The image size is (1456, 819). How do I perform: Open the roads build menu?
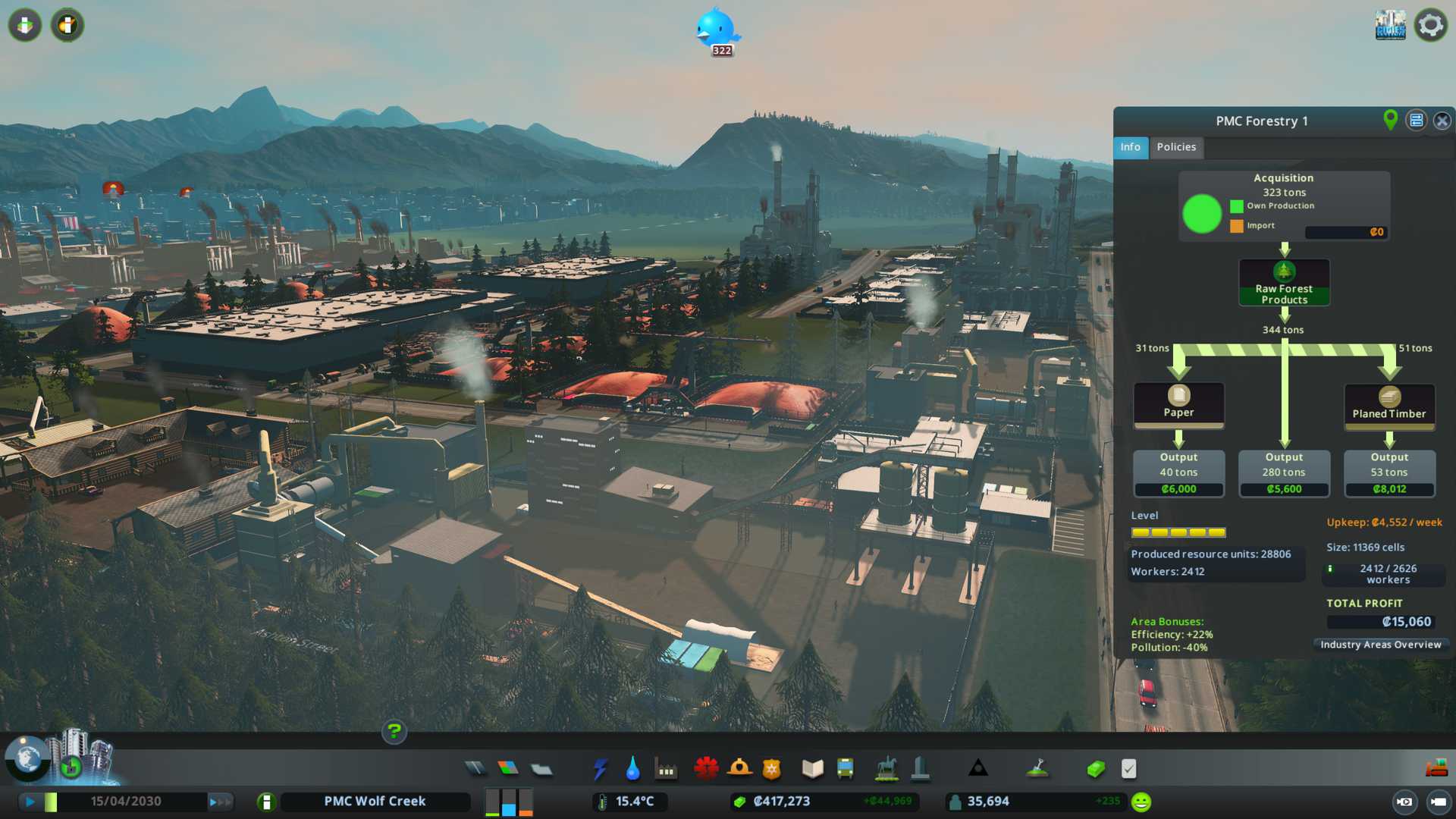(475, 769)
